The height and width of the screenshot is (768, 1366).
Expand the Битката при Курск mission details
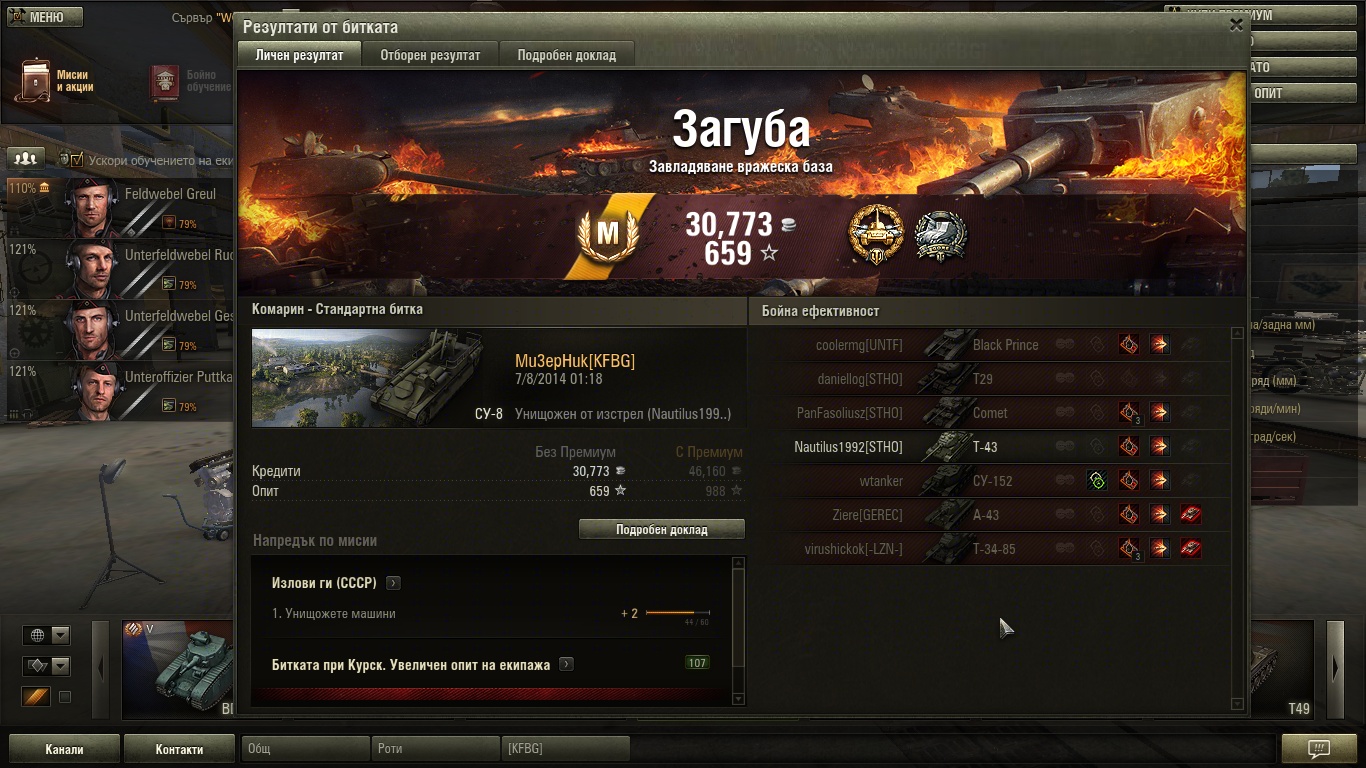coord(567,664)
